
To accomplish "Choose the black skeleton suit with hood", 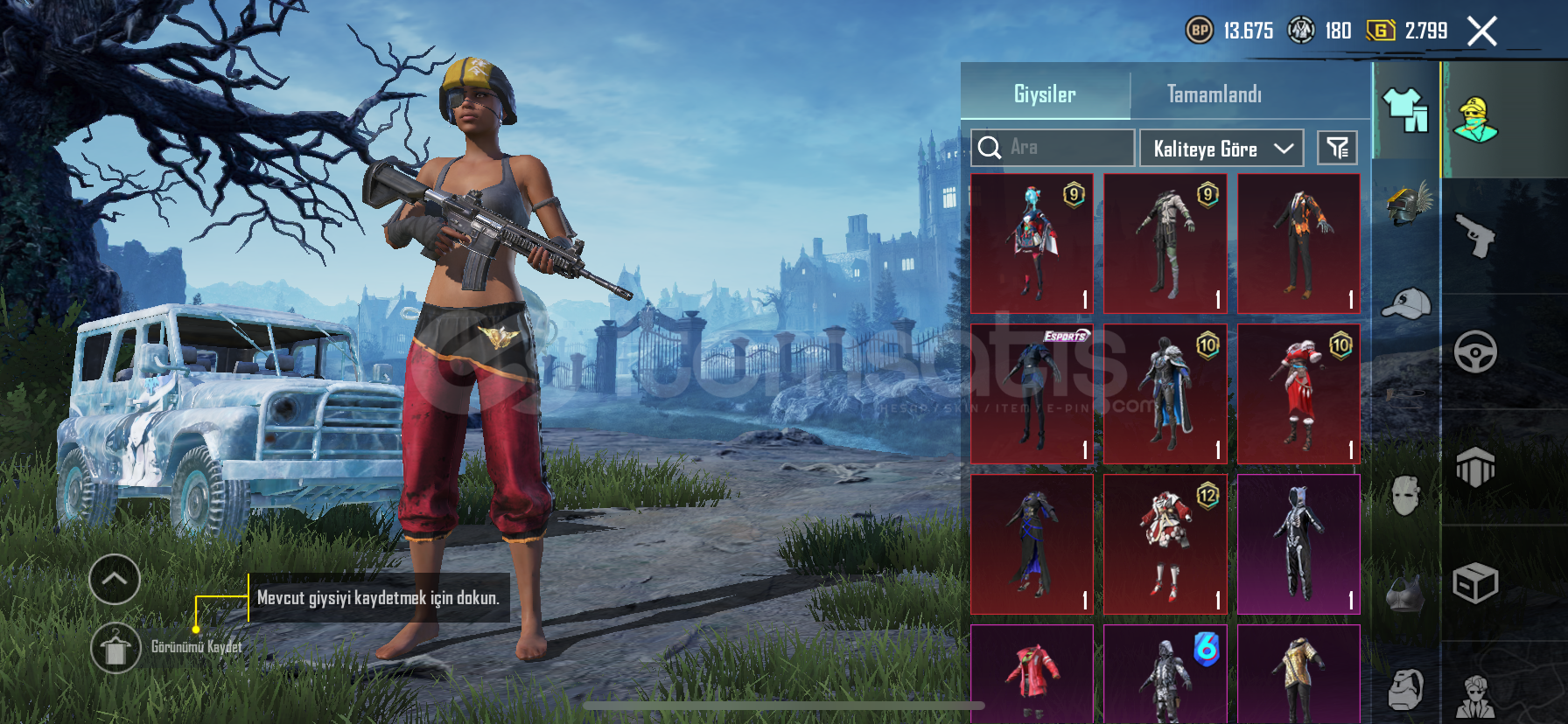I will pyautogui.click(x=1298, y=544).
